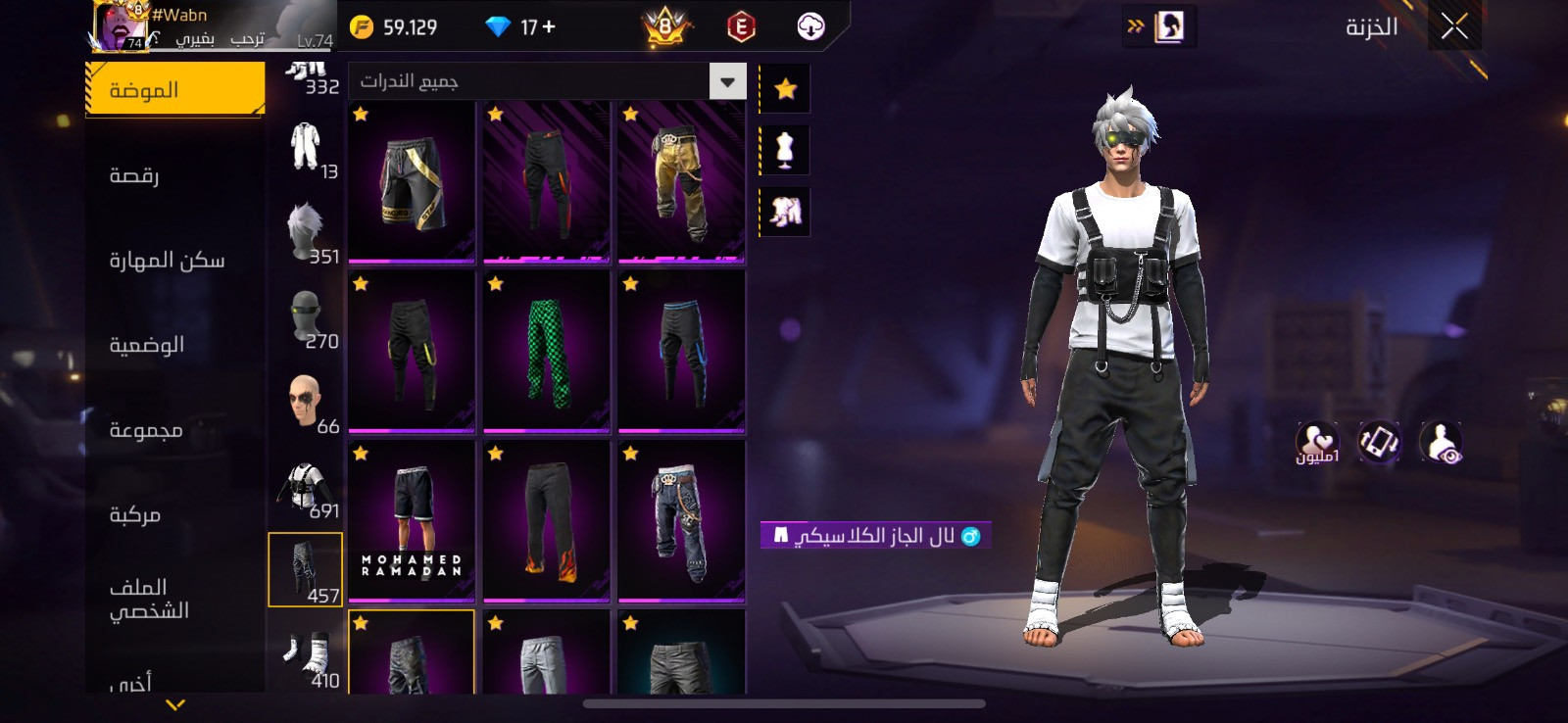Screen dimensions: 1568x723
Task: Tap the rotate phone view icon
Action: [x=1379, y=443]
